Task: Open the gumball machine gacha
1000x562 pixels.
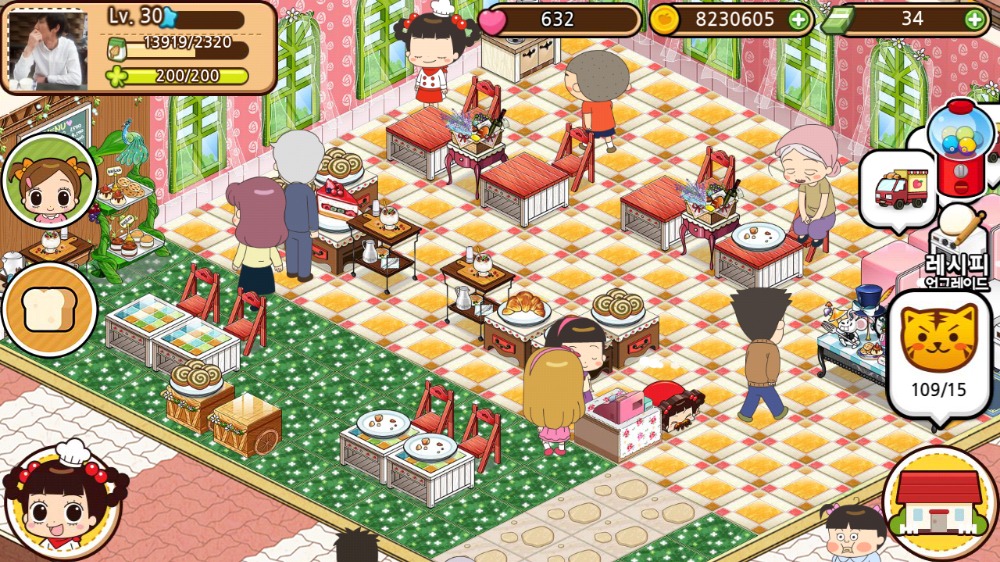Action: click(960, 145)
